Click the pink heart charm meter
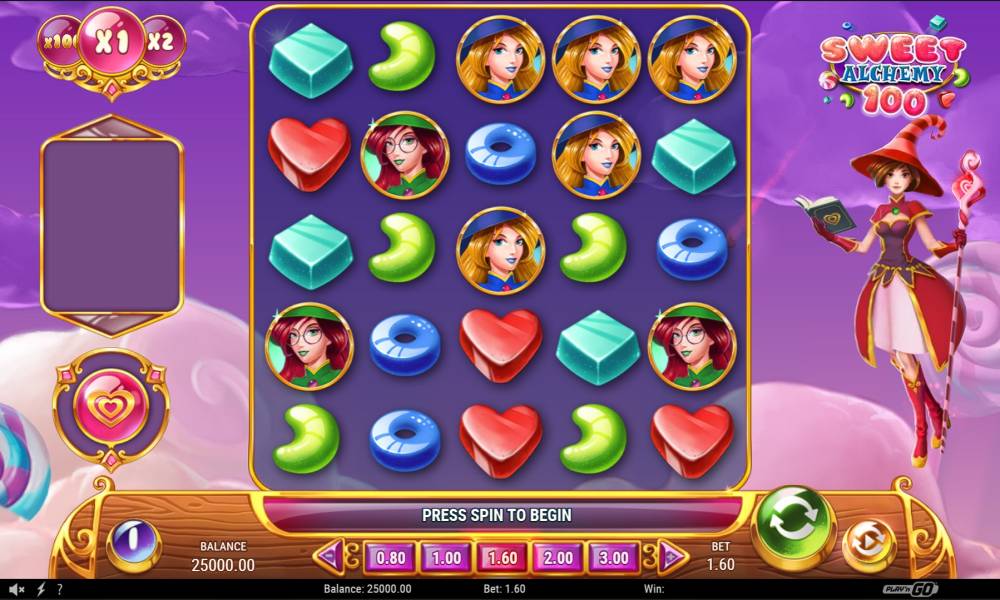The image size is (1000, 600). [110, 408]
